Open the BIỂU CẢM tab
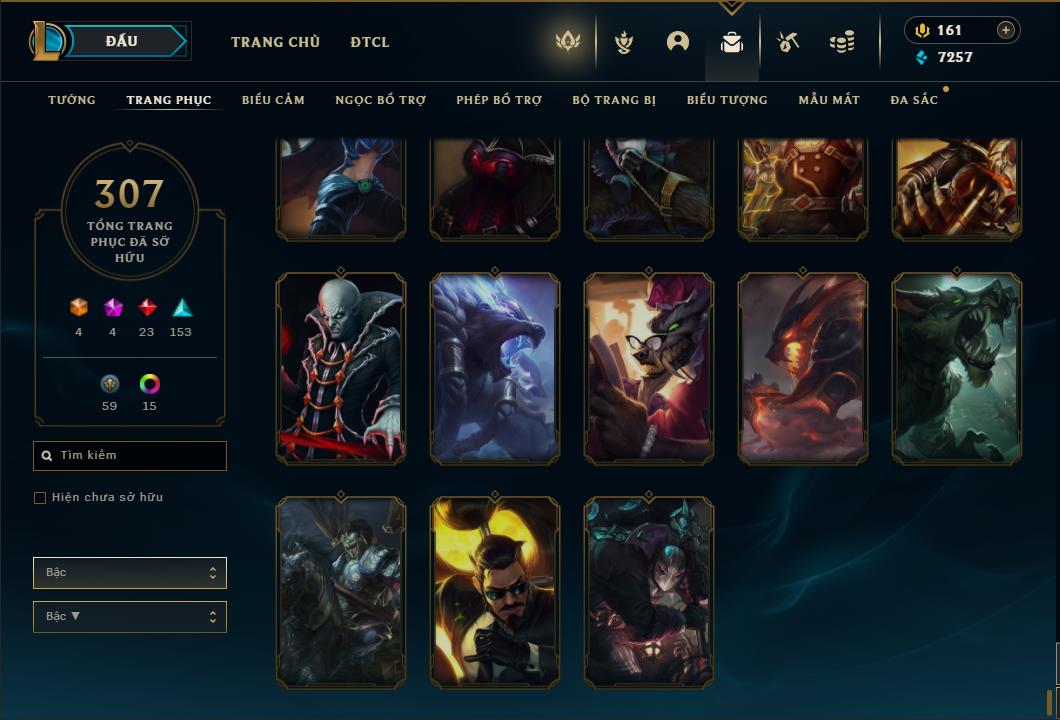Image resolution: width=1060 pixels, height=720 pixels. [273, 100]
